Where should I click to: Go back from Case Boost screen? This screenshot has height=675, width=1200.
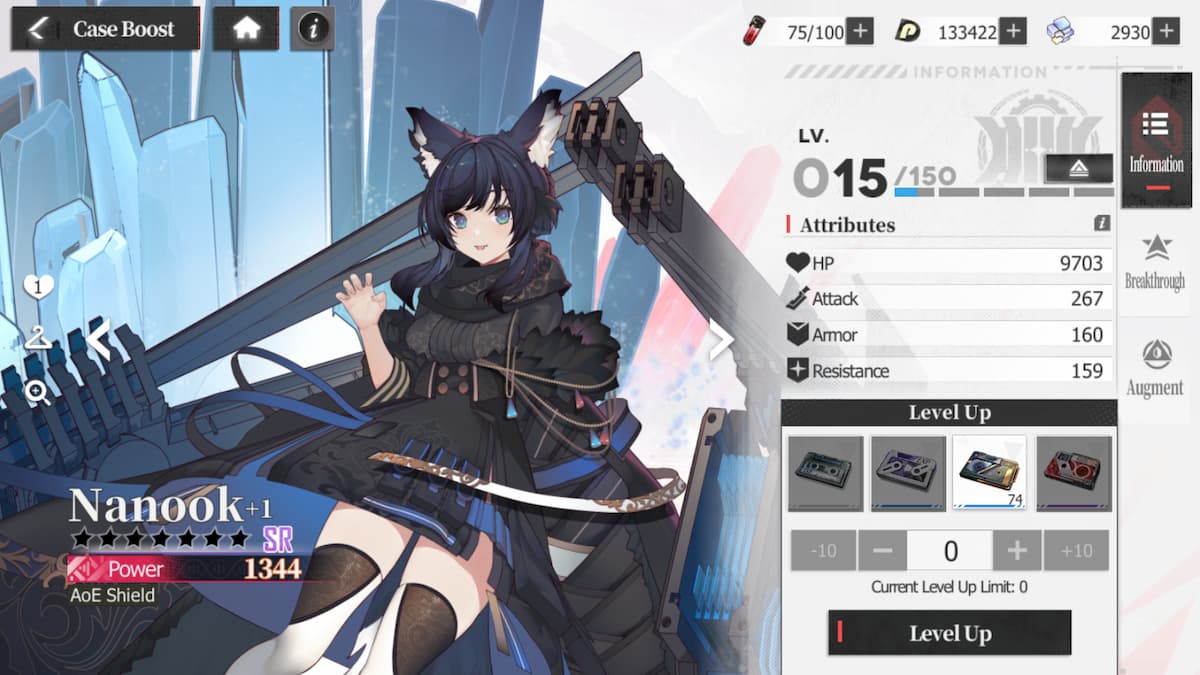pos(37,29)
